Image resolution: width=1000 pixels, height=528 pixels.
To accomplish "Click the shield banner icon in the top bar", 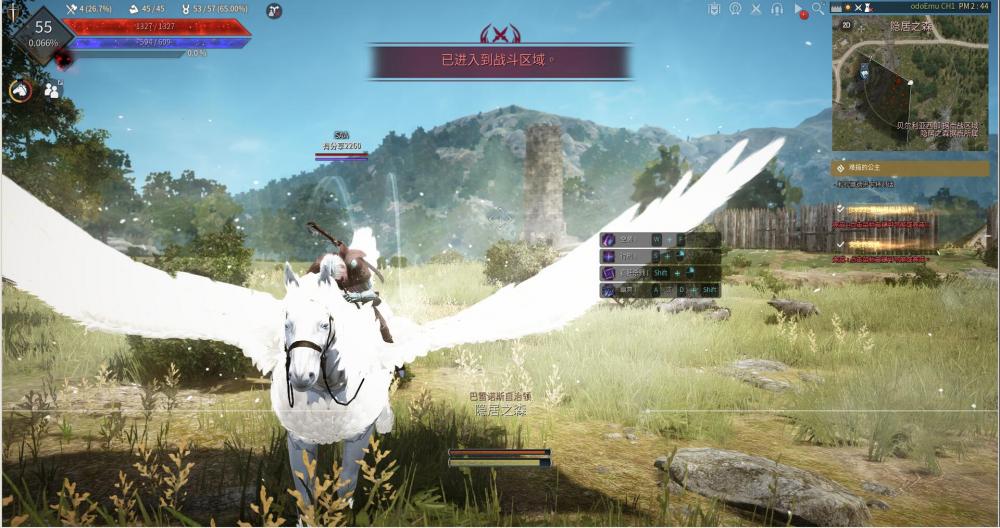I will tap(714, 9).
